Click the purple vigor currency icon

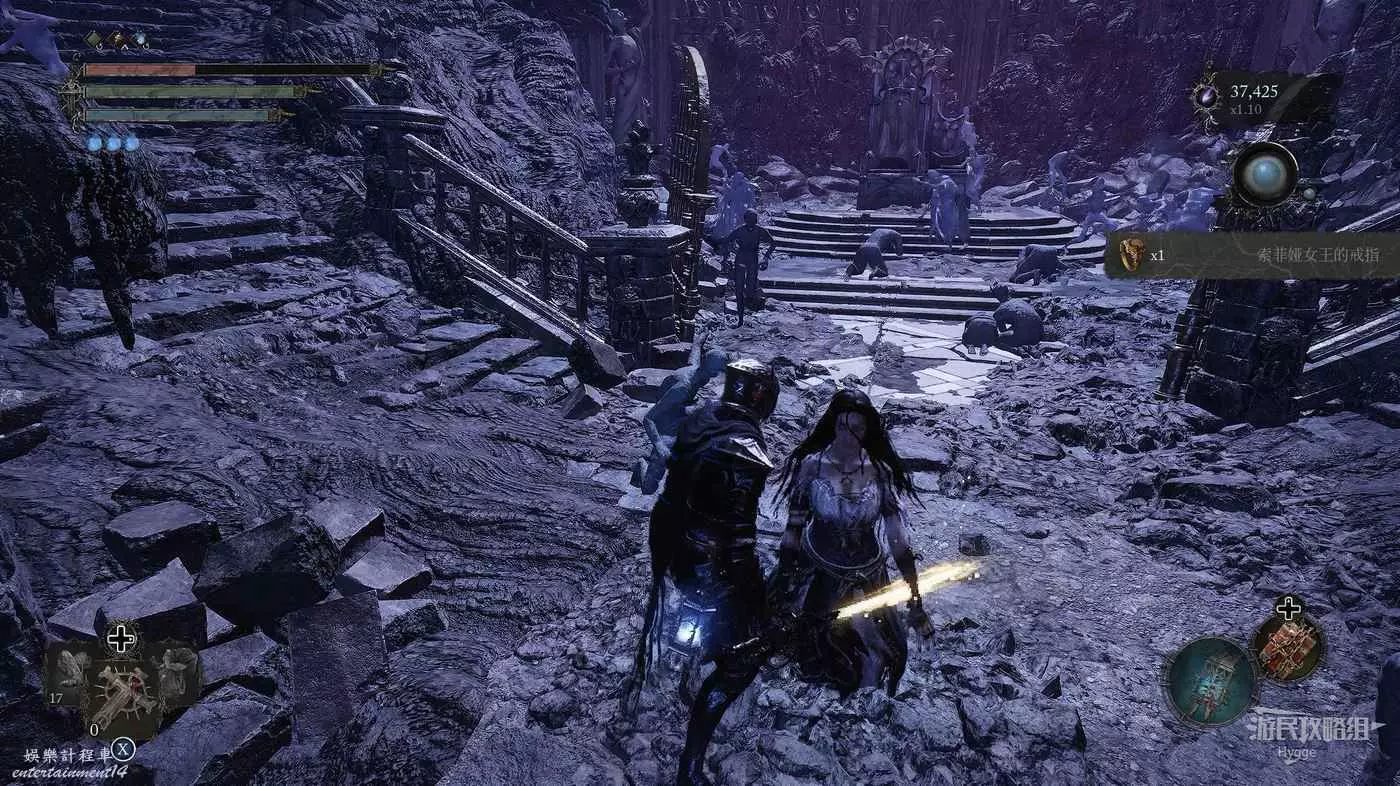pyautogui.click(x=1205, y=98)
